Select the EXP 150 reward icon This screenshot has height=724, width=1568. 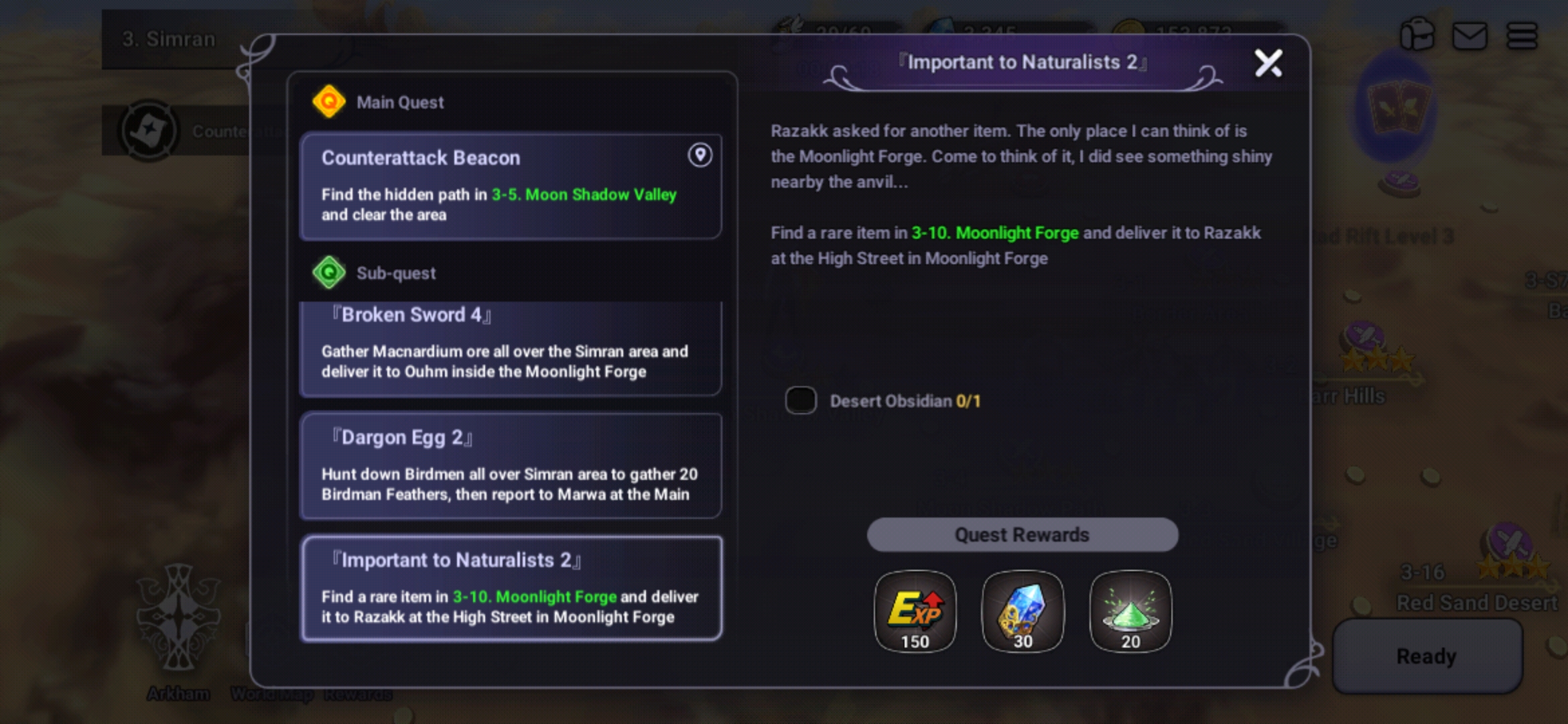click(x=915, y=611)
